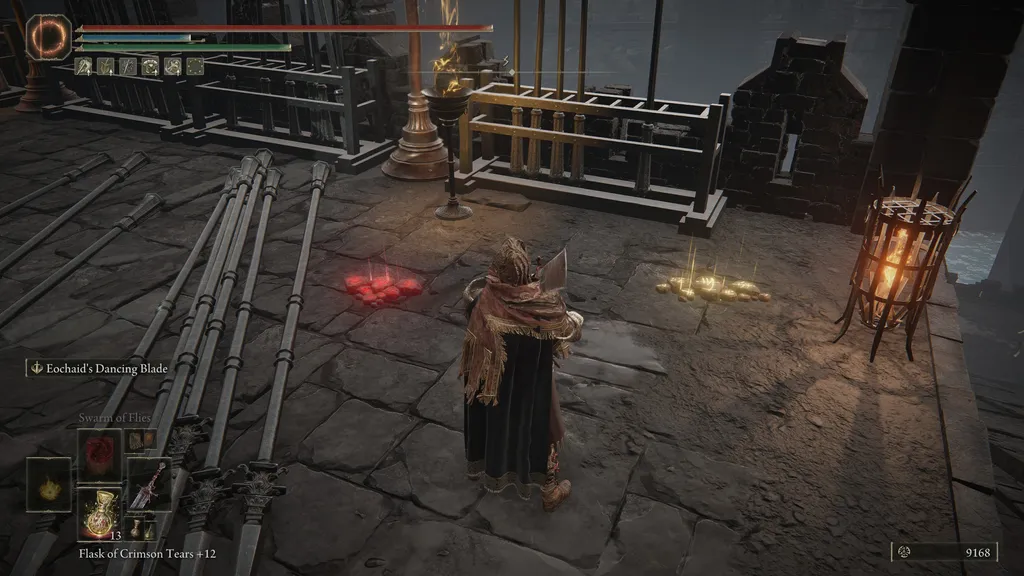This screenshot has width=1024, height=576.
Task: Click the last buff icon with dotted ring
Action: pos(195,67)
